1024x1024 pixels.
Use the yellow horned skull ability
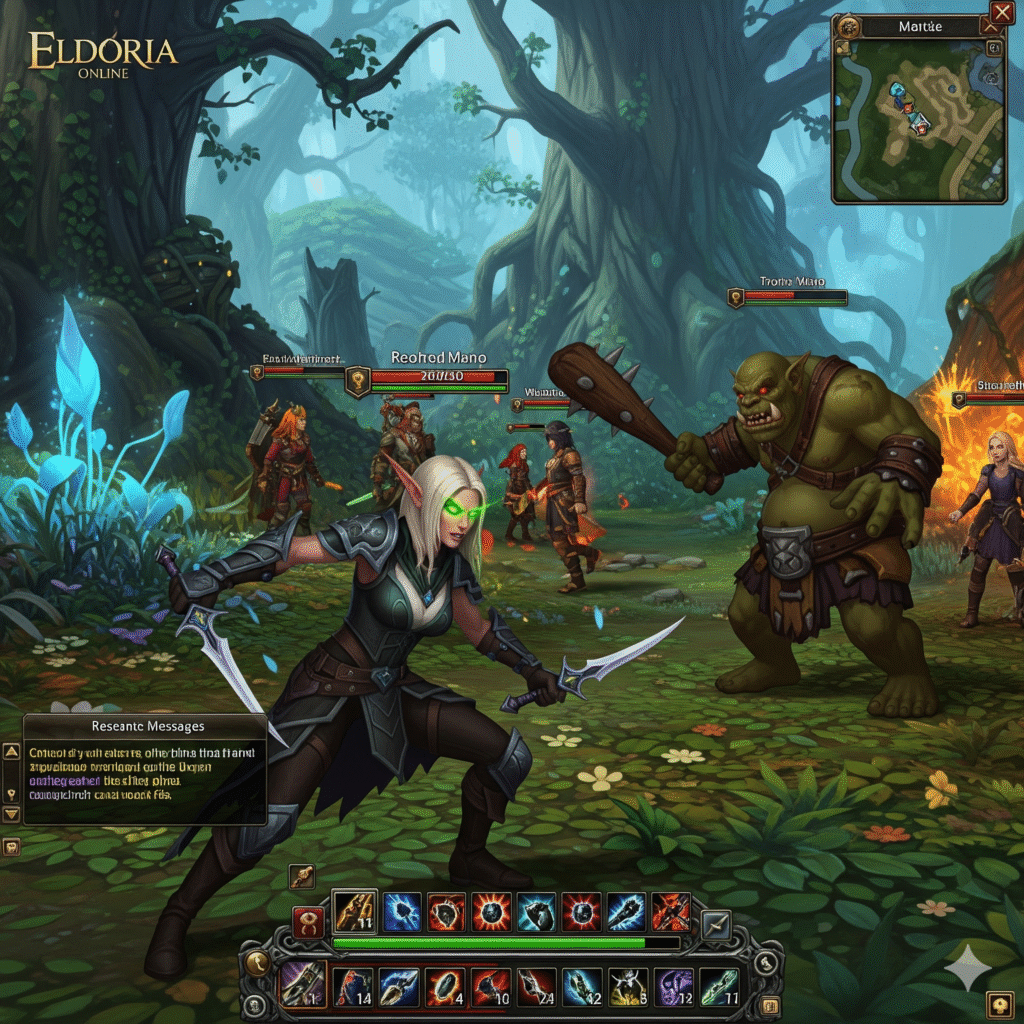[627, 986]
